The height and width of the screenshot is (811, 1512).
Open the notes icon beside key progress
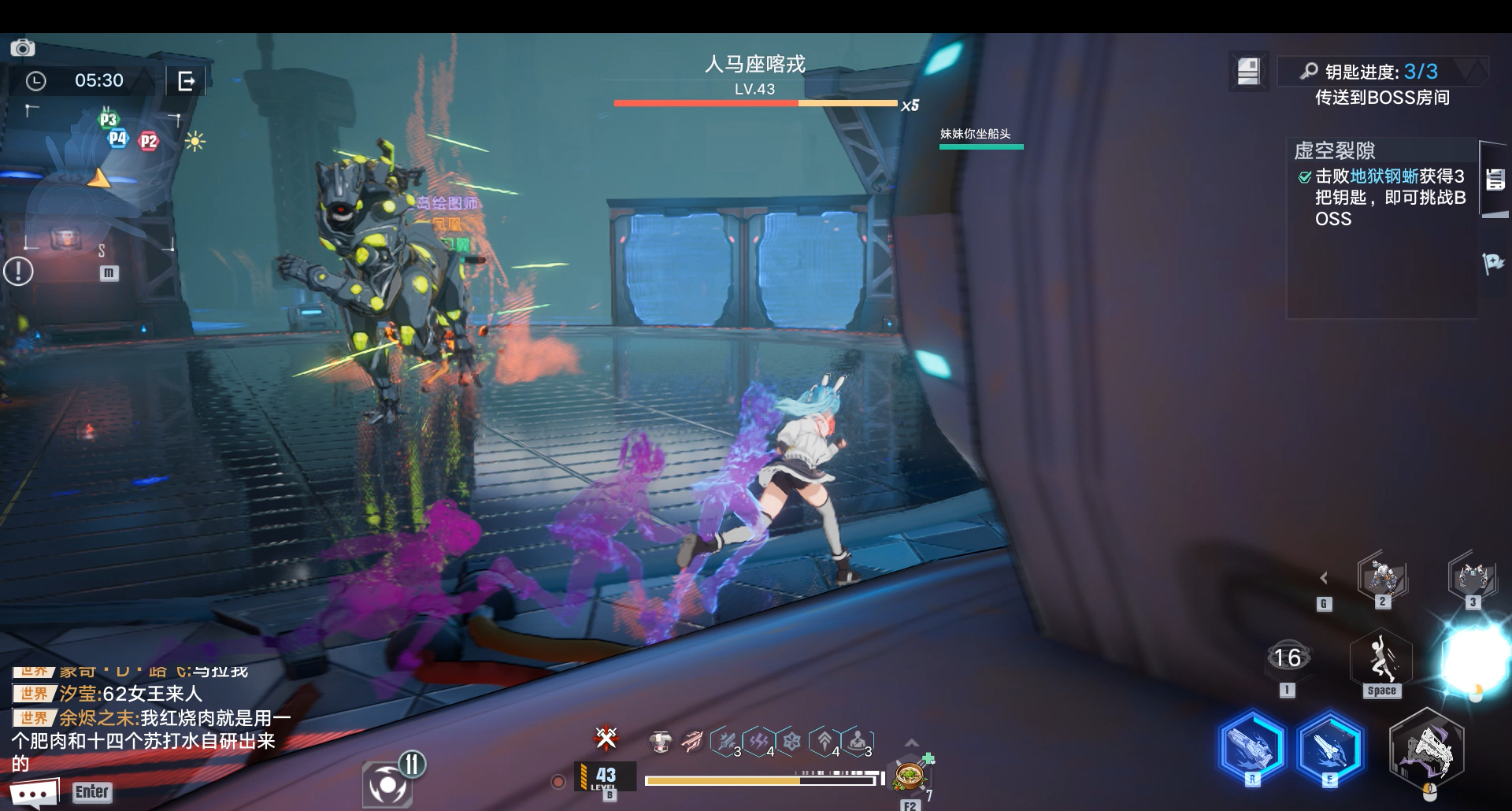pos(1248,72)
